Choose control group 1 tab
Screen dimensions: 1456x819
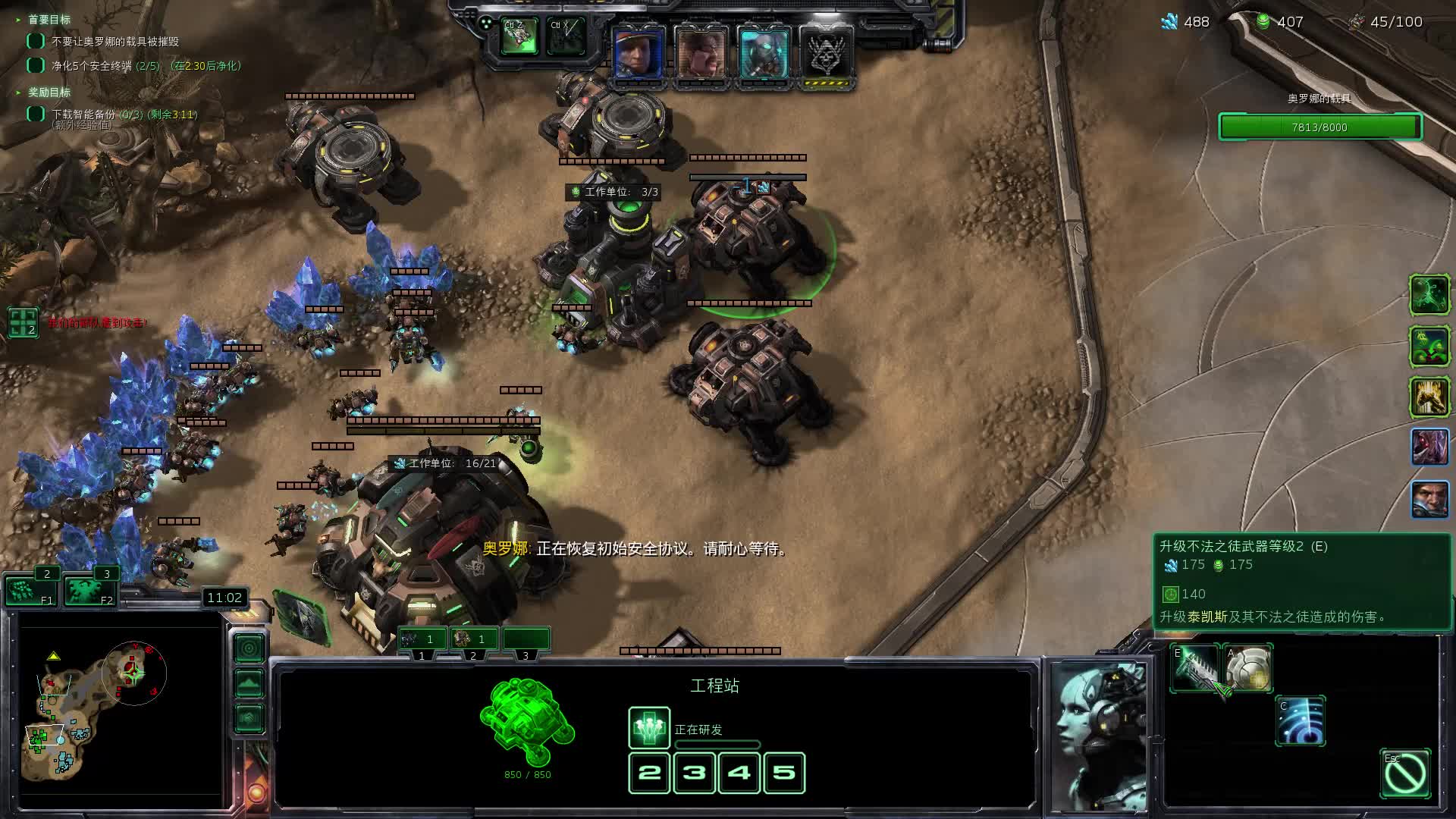click(422, 640)
